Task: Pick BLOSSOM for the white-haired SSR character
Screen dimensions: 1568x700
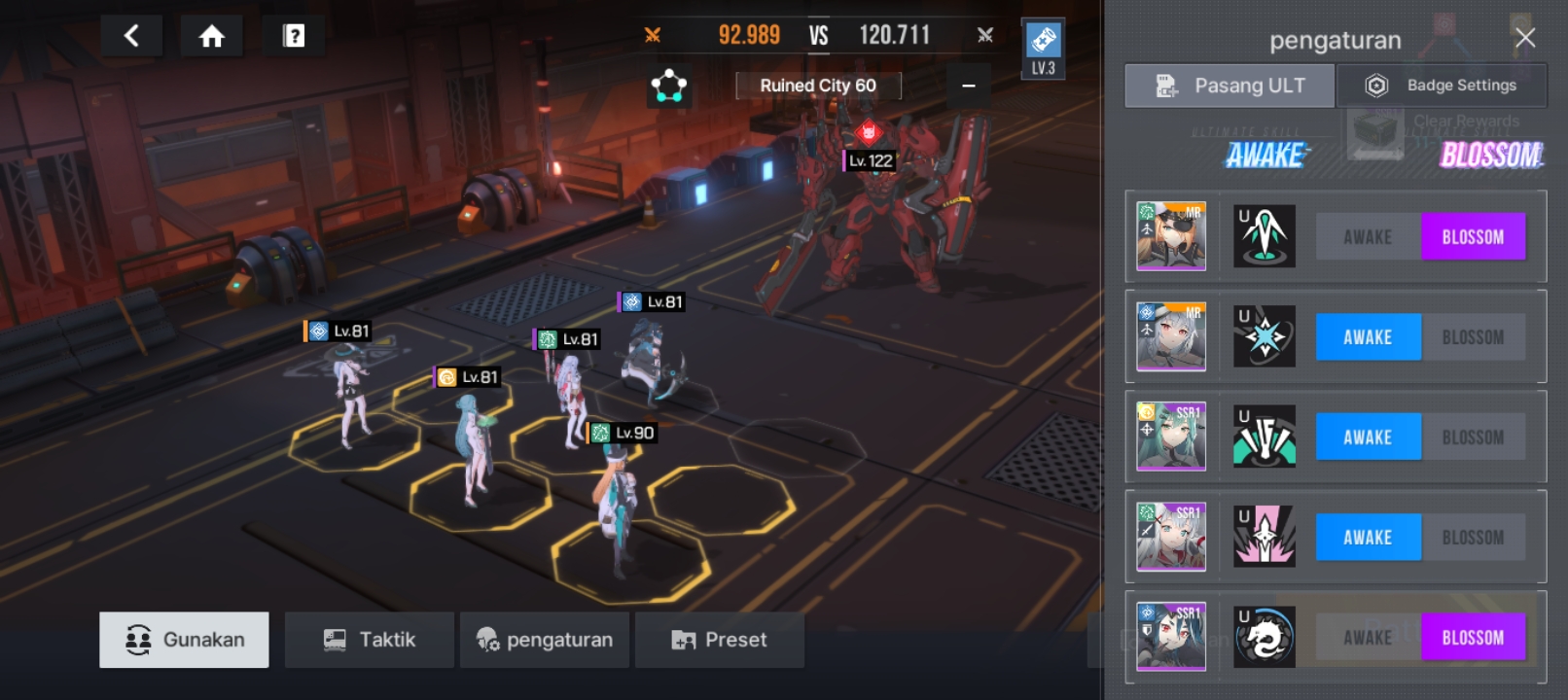Action: click(1473, 538)
